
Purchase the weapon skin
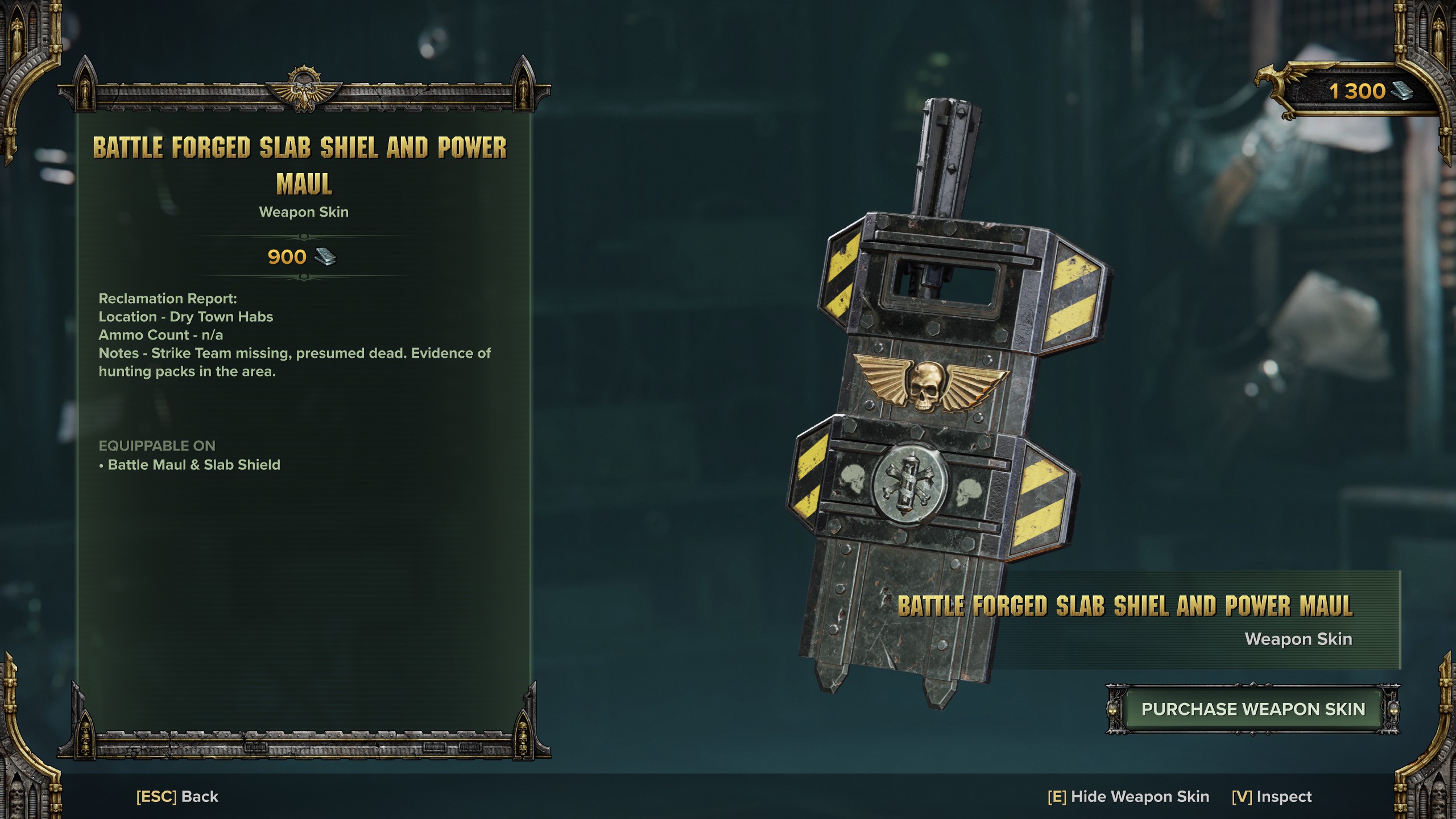(1253, 709)
